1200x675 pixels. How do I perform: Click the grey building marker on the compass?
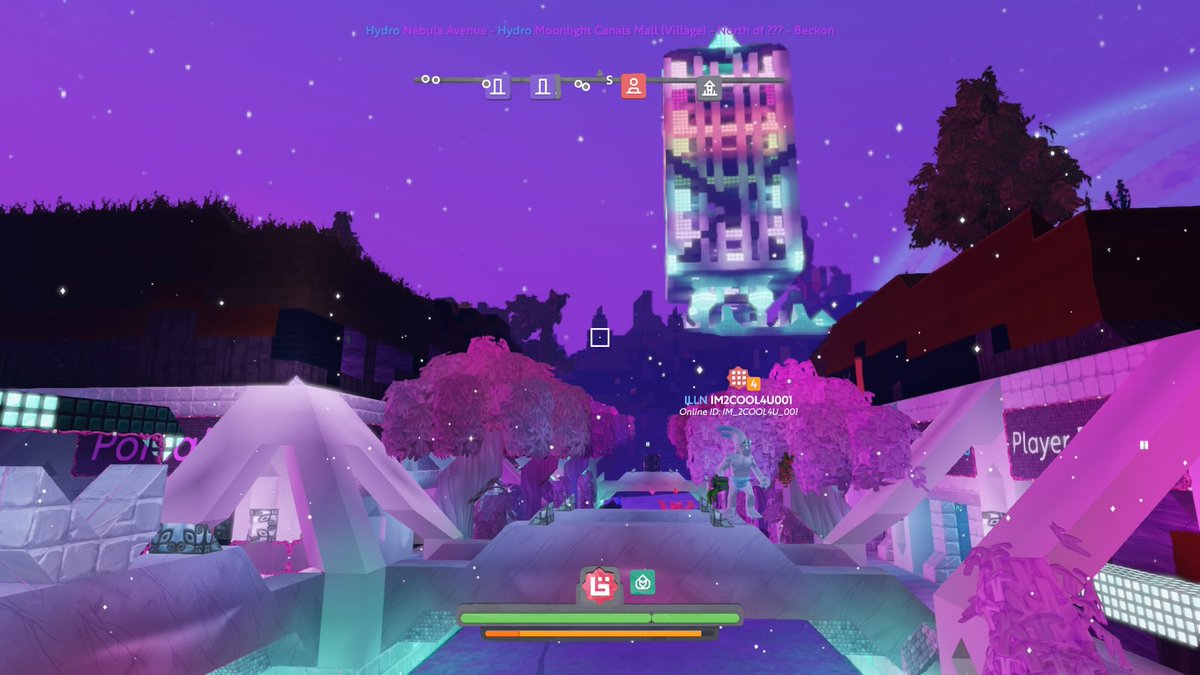(x=709, y=87)
